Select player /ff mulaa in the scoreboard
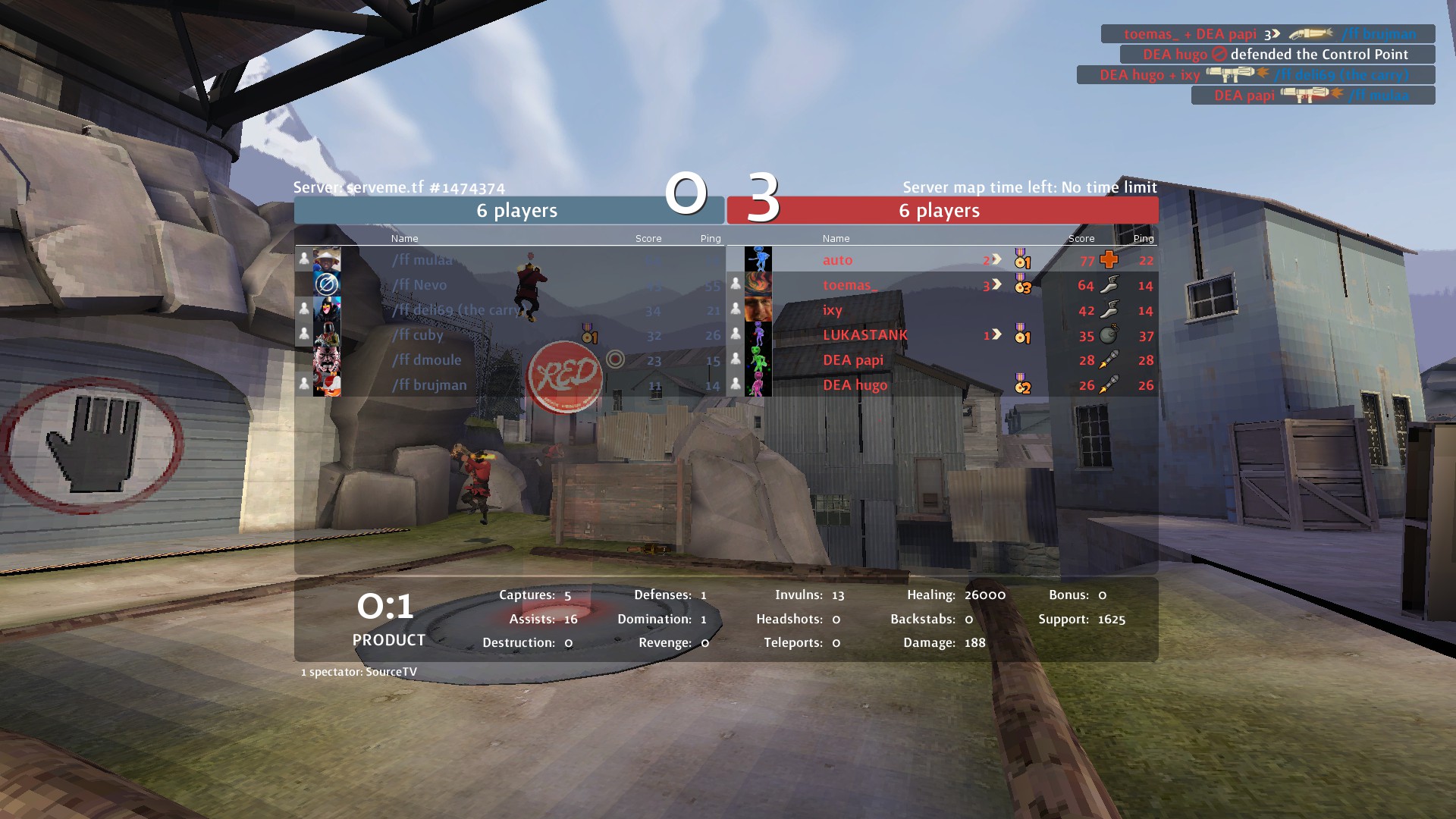The width and height of the screenshot is (1456, 819). (x=422, y=260)
